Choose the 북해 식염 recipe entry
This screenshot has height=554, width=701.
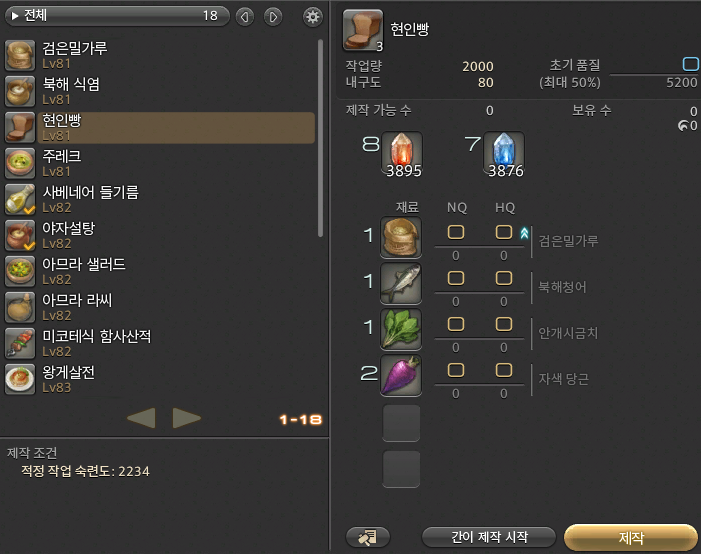(x=160, y=91)
